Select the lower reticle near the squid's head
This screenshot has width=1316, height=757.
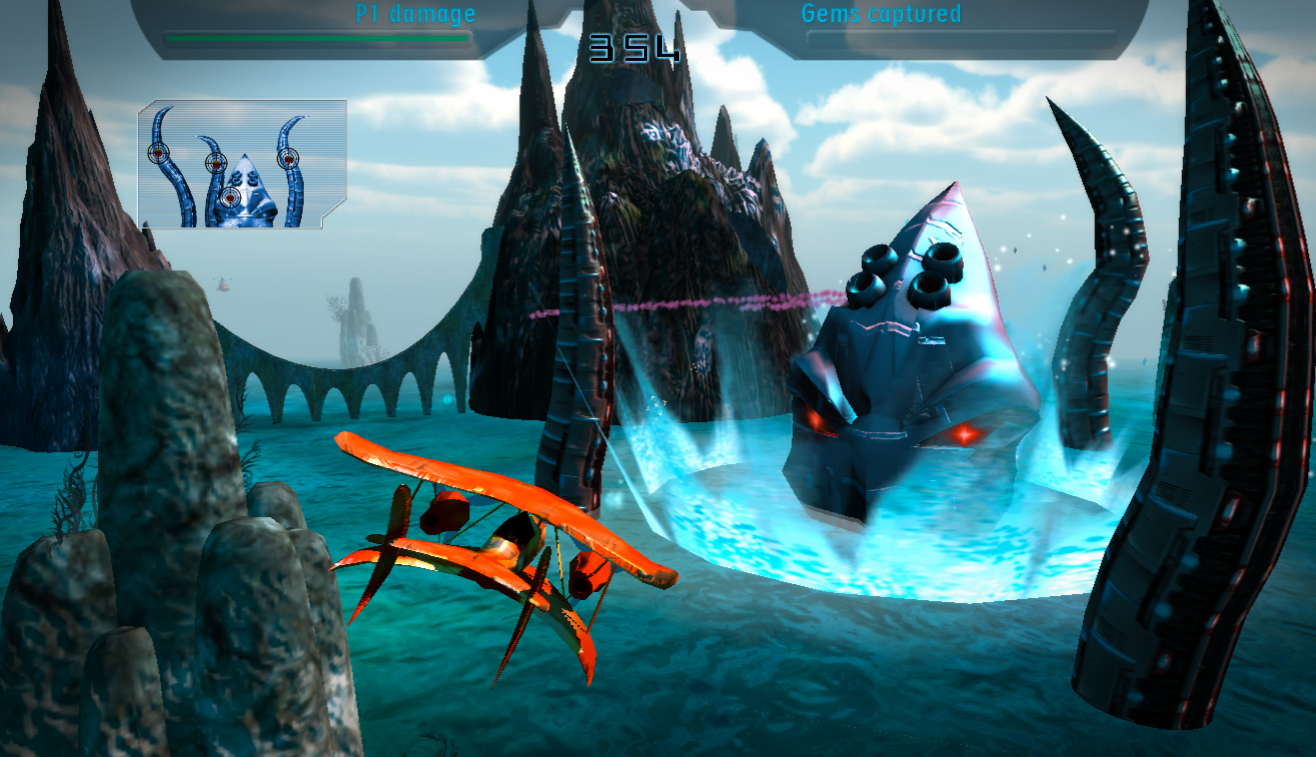[x=231, y=197]
